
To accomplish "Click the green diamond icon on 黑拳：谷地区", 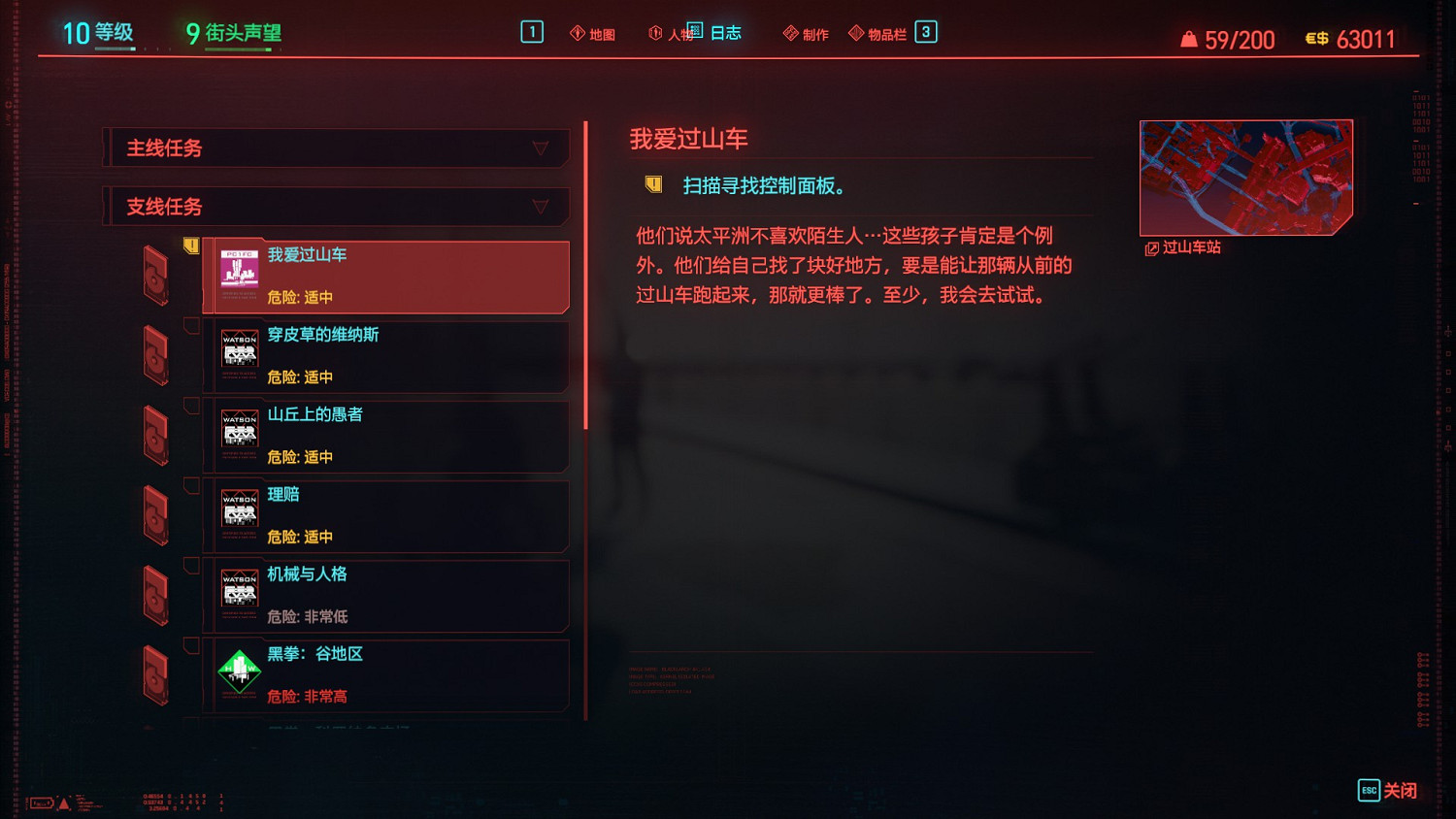I will (238, 672).
